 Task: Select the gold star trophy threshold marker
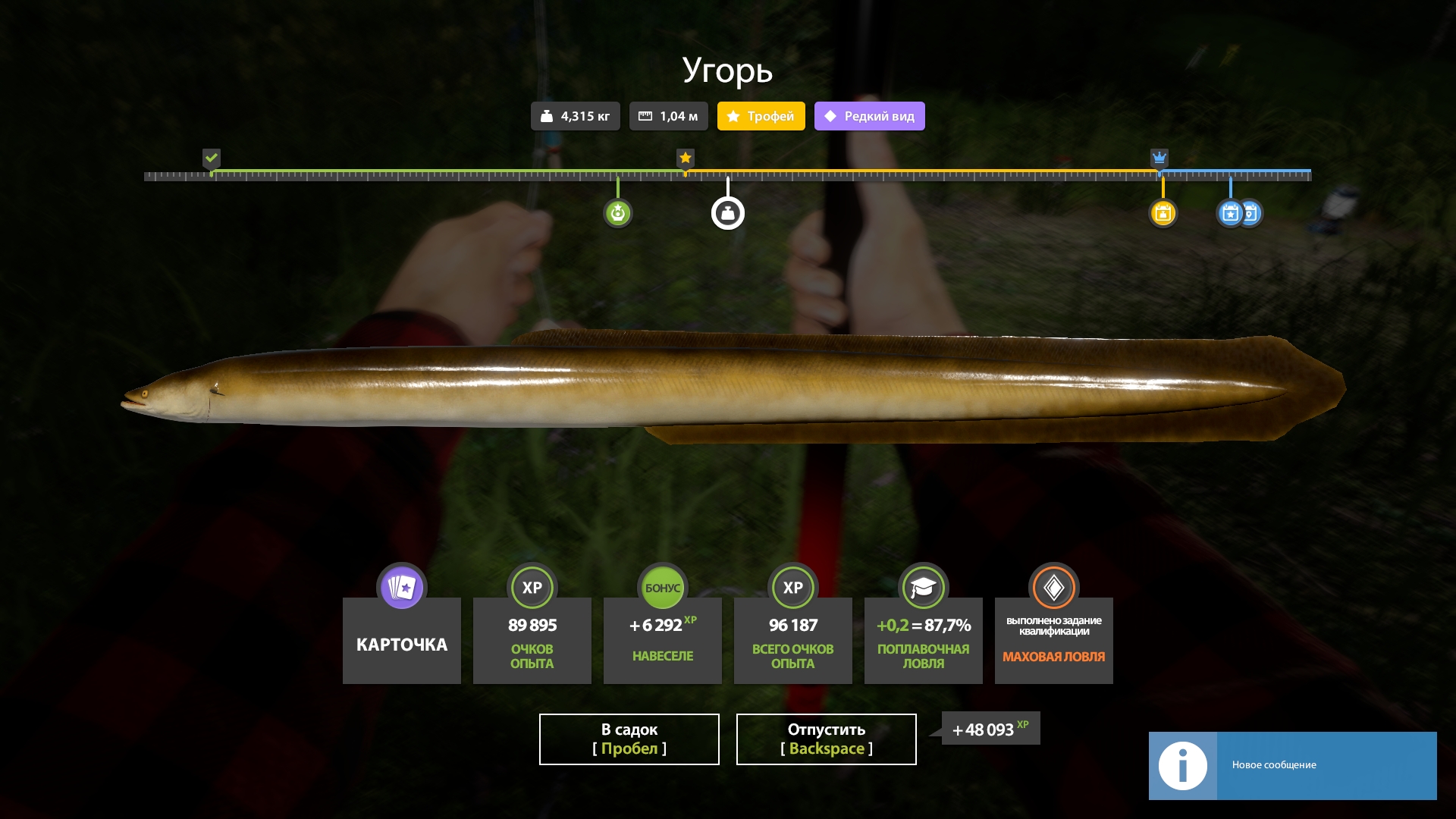(x=686, y=158)
